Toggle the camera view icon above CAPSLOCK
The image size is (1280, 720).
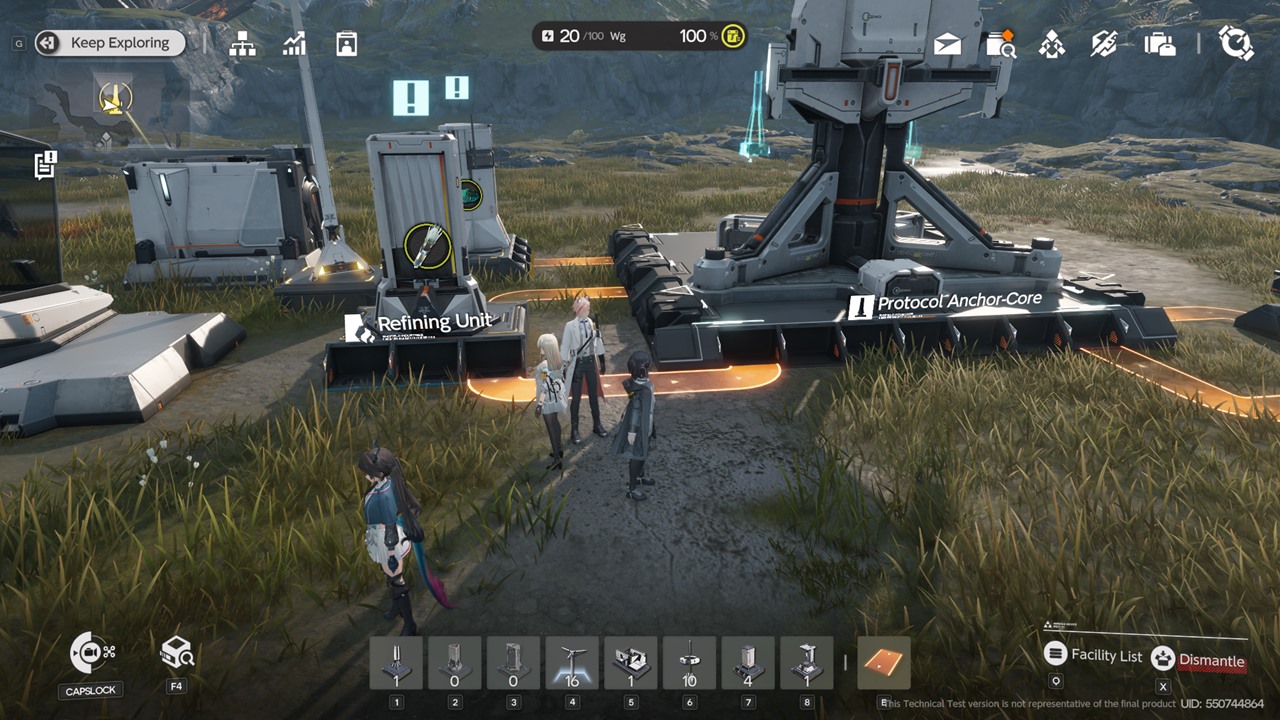pos(92,653)
